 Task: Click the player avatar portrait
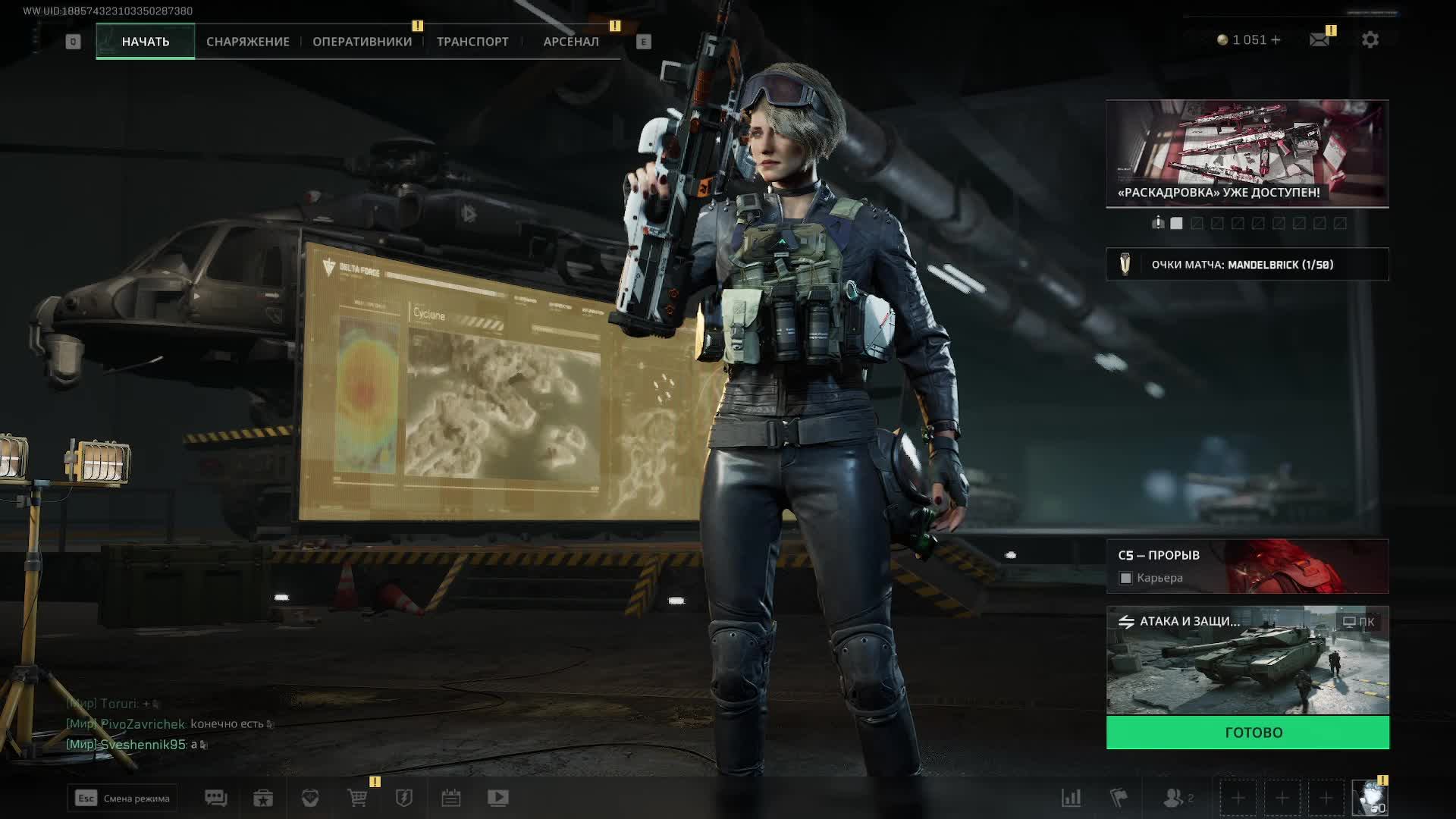tap(1370, 798)
